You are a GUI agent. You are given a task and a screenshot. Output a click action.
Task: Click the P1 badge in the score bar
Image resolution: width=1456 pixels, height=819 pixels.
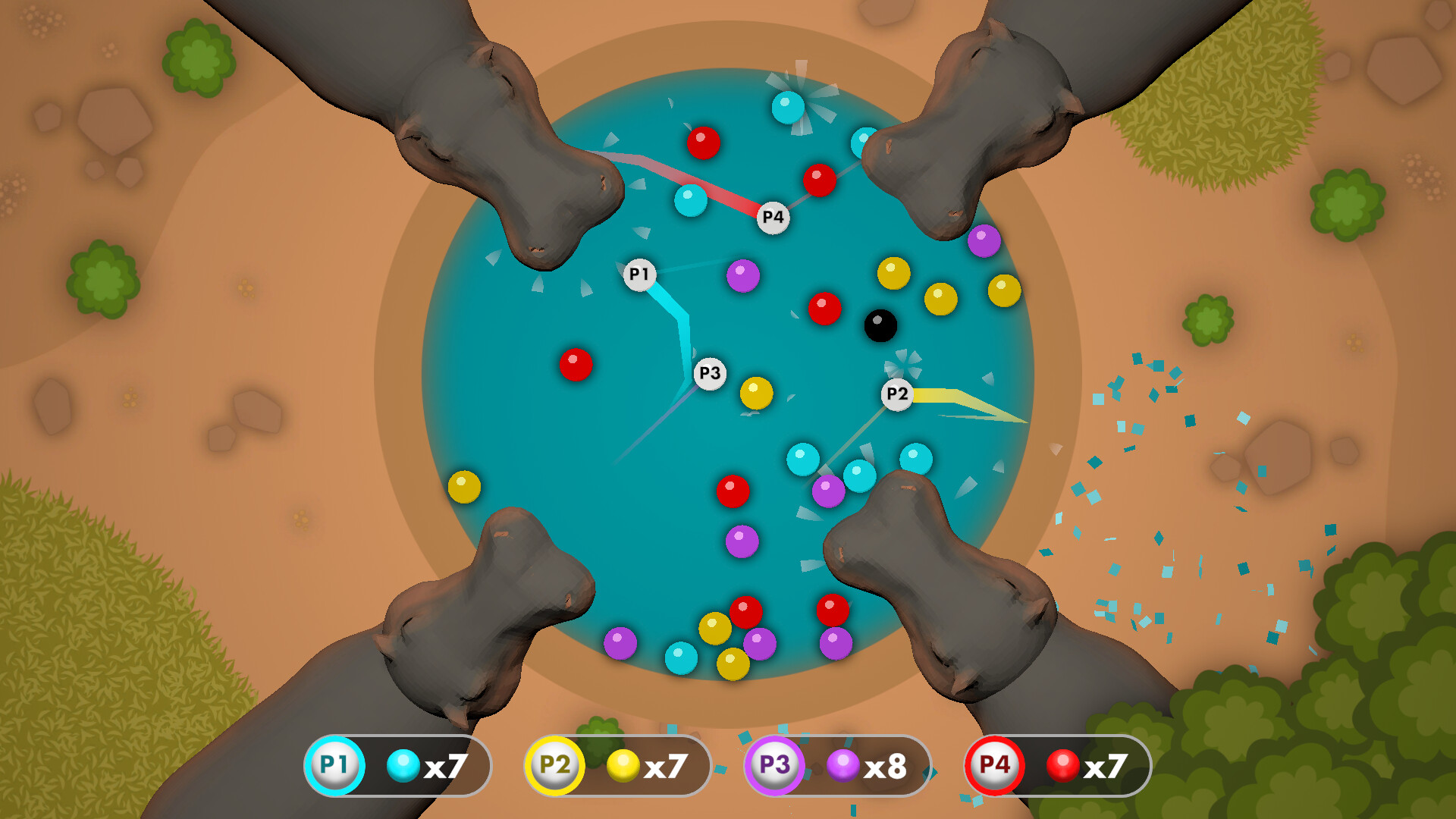(334, 766)
